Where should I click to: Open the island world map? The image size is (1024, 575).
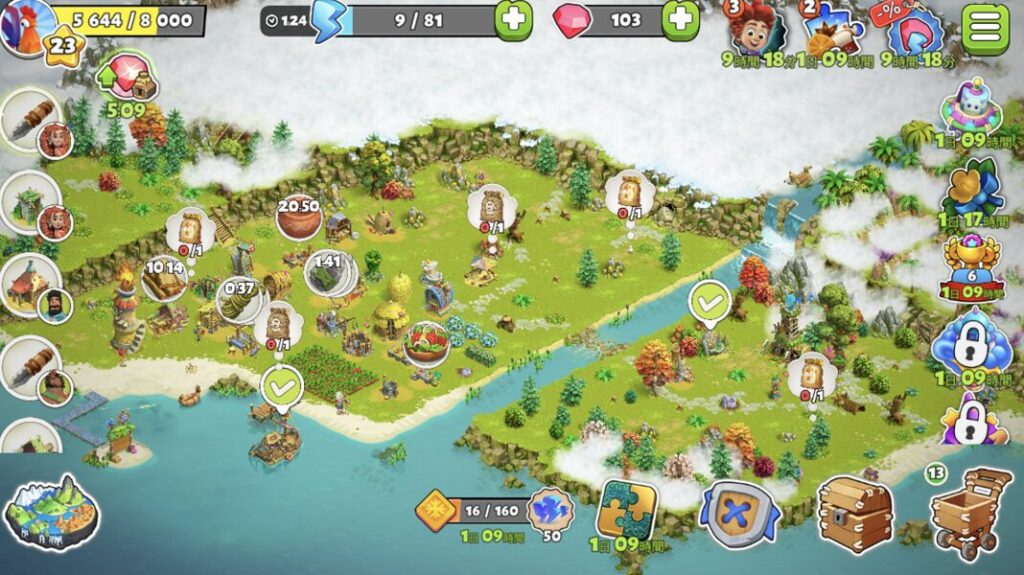pyautogui.click(x=52, y=512)
